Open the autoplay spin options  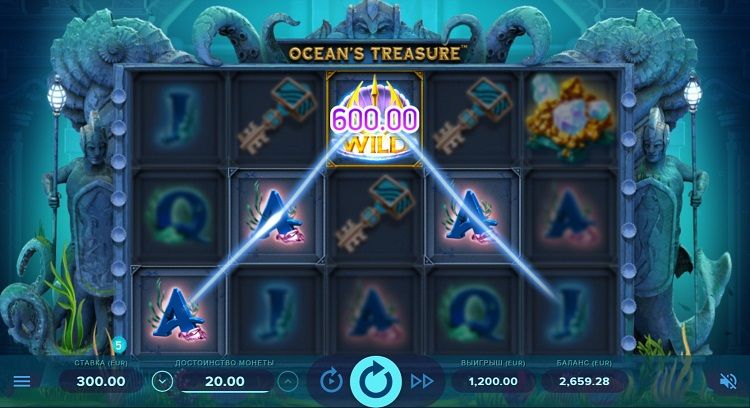(331, 381)
